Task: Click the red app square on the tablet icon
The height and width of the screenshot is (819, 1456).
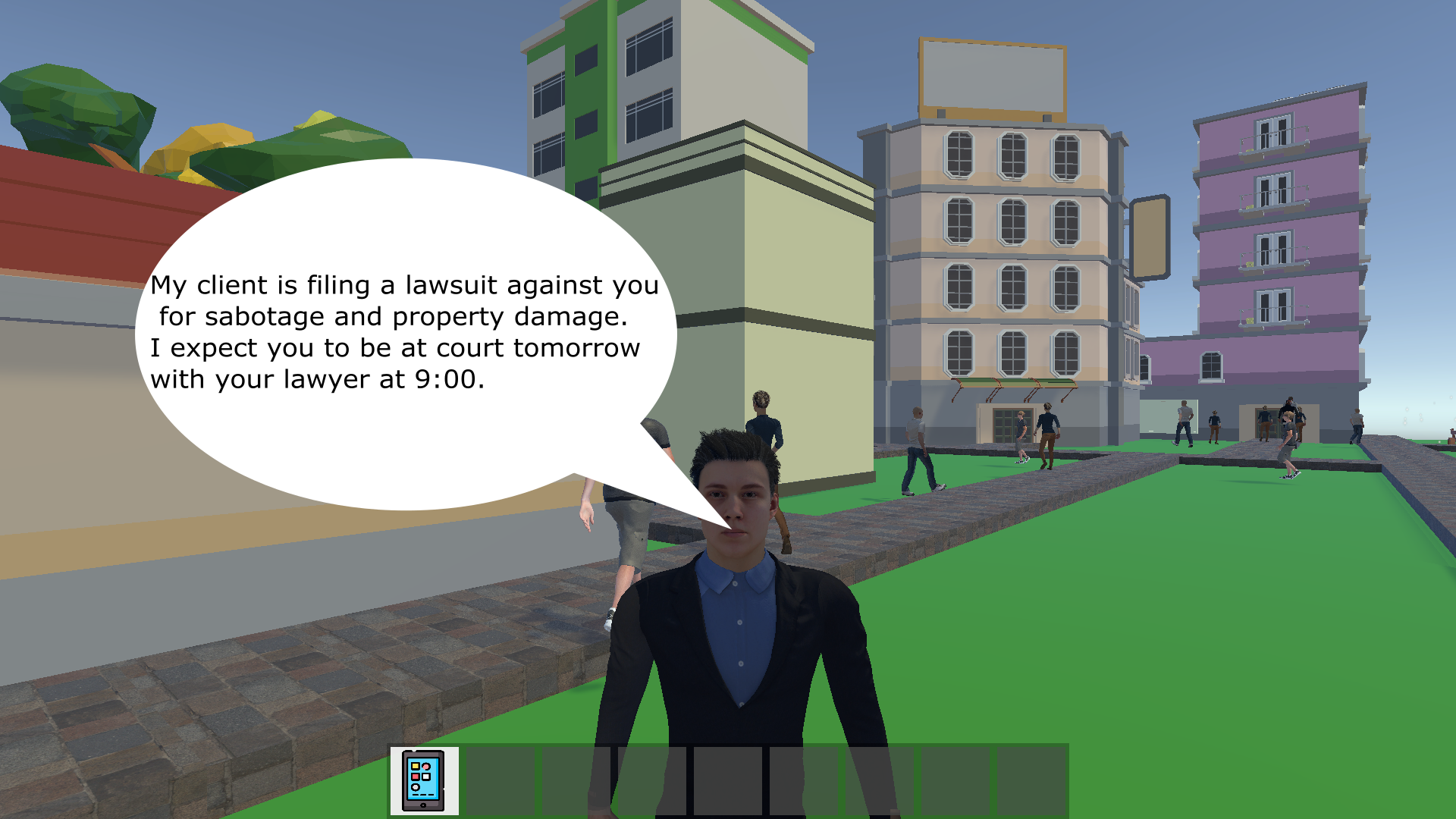Action: coord(416,777)
